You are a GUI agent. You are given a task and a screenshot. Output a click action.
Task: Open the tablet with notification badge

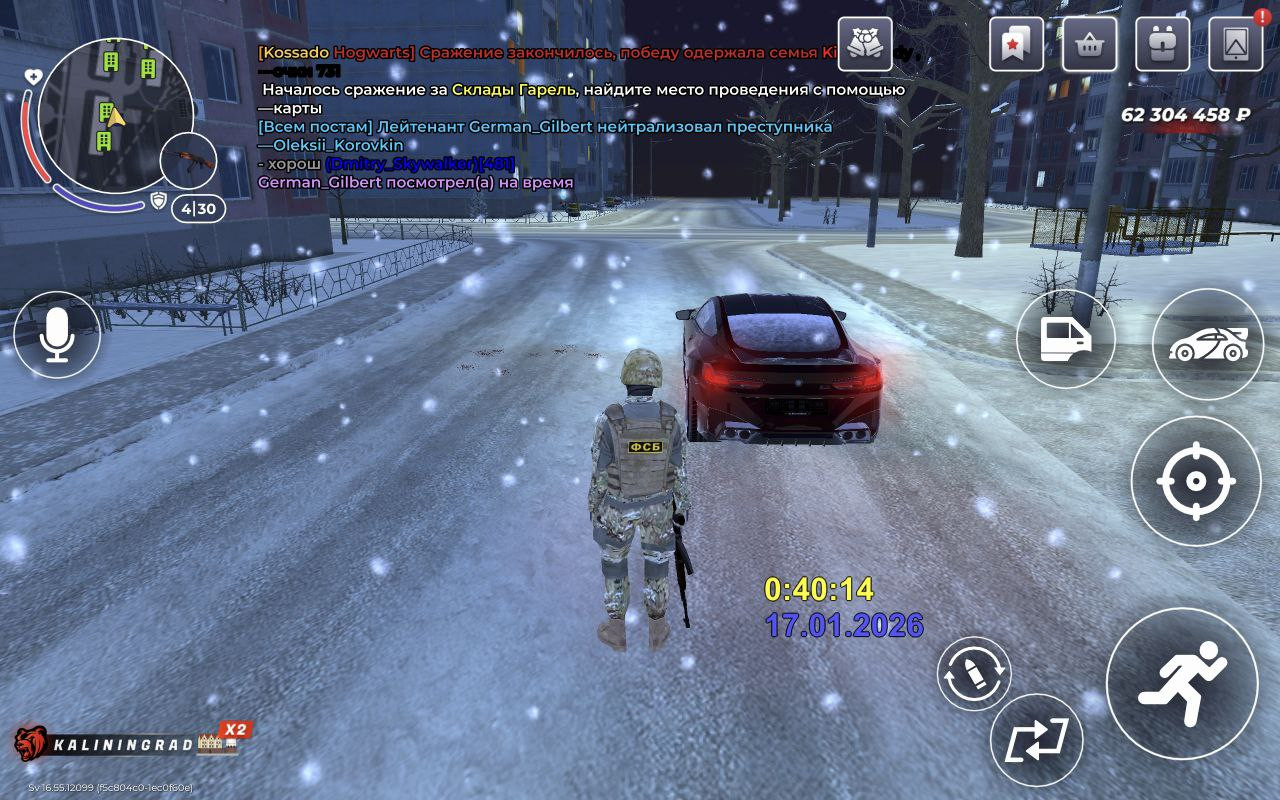pyautogui.click(x=1235, y=44)
